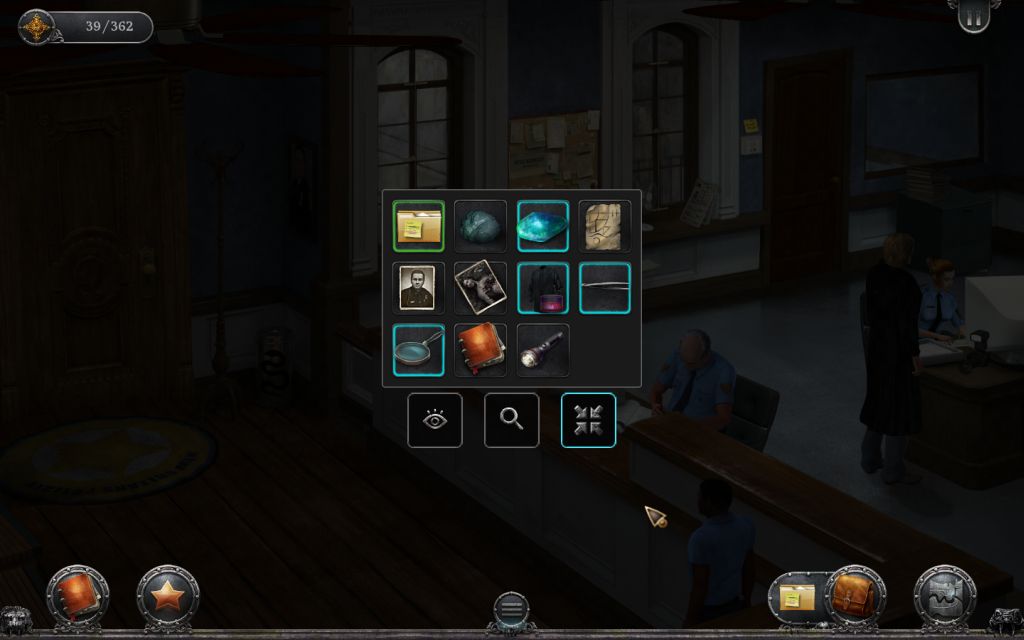Choose the thin metal needle item
This screenshot has width=1024, height=640.
(x=605, y=288)
